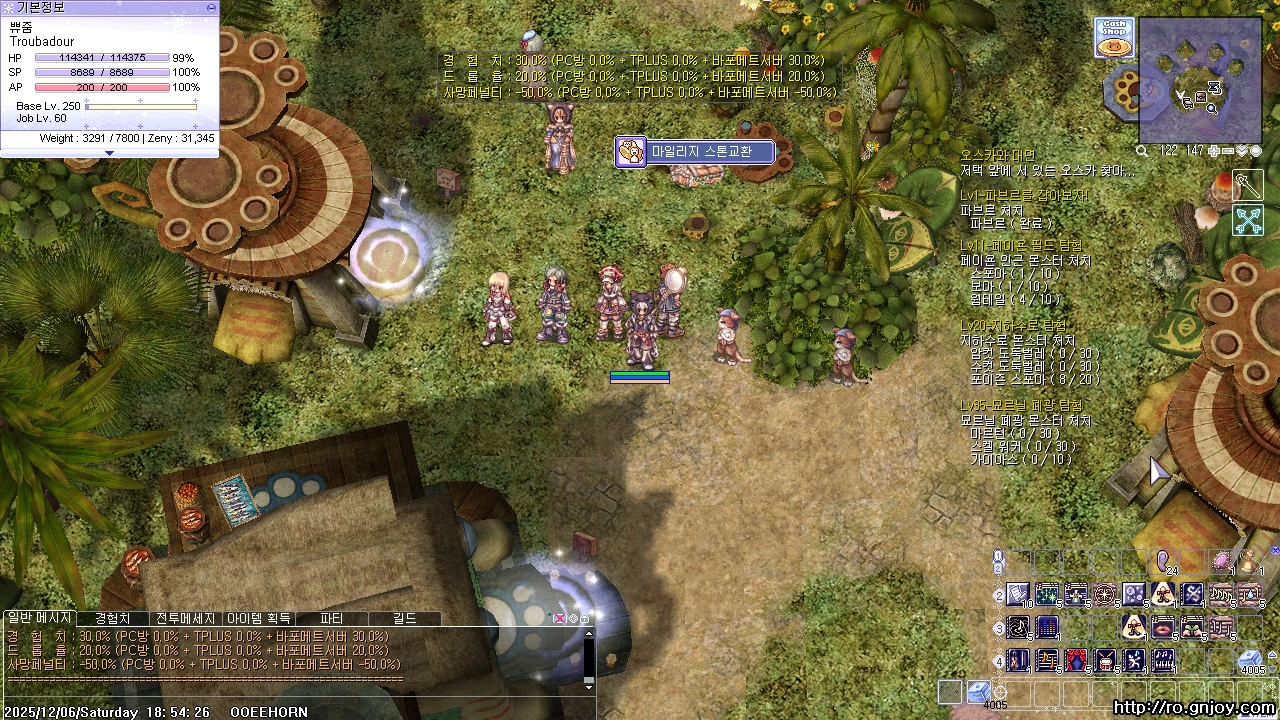The image size is (1280, 720).
Task: Switch to the 길드 chat tab
Action: click(x=404, y=619)
